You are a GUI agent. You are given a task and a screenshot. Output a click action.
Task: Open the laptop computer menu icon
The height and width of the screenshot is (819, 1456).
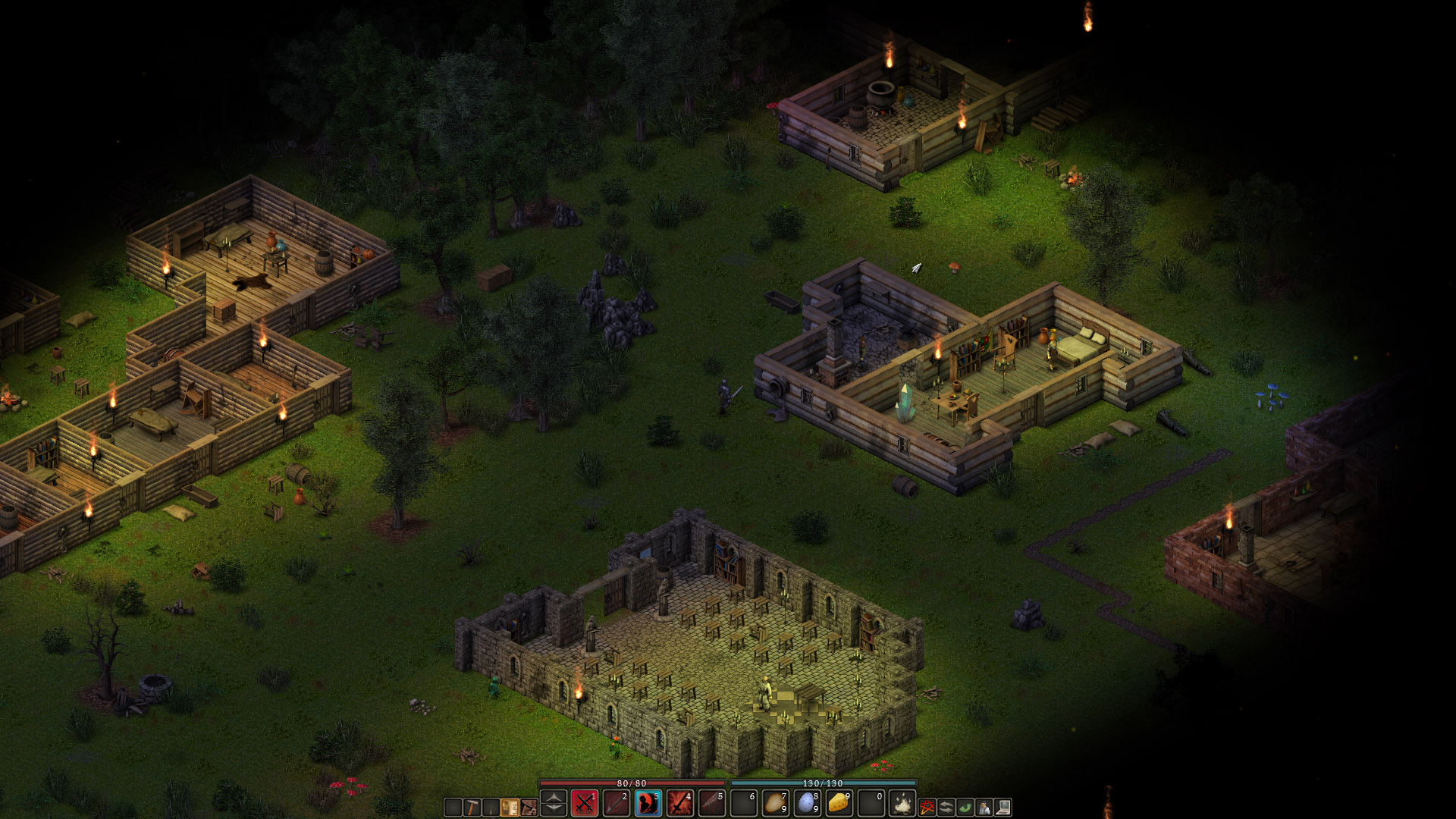1003,807
